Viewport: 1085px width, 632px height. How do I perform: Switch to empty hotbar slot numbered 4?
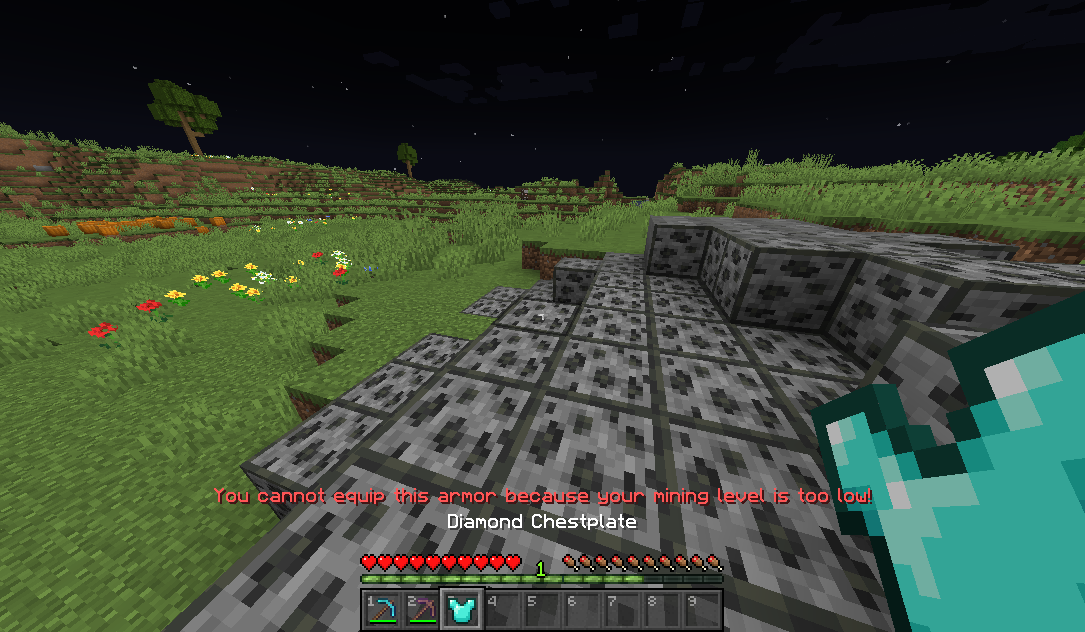501,609
